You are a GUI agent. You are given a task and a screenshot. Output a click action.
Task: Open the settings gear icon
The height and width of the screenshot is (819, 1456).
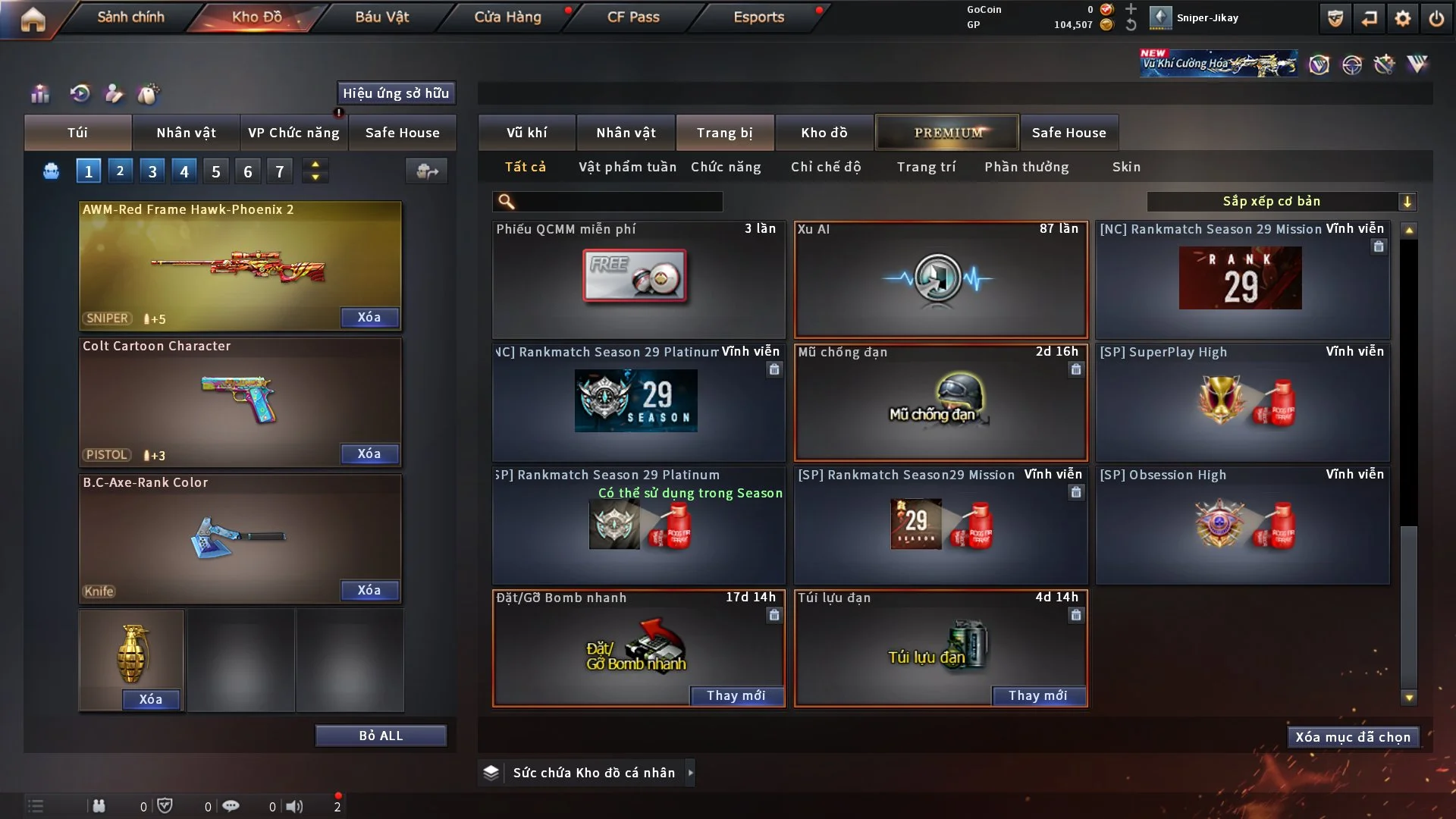[x=1403, y=18]
